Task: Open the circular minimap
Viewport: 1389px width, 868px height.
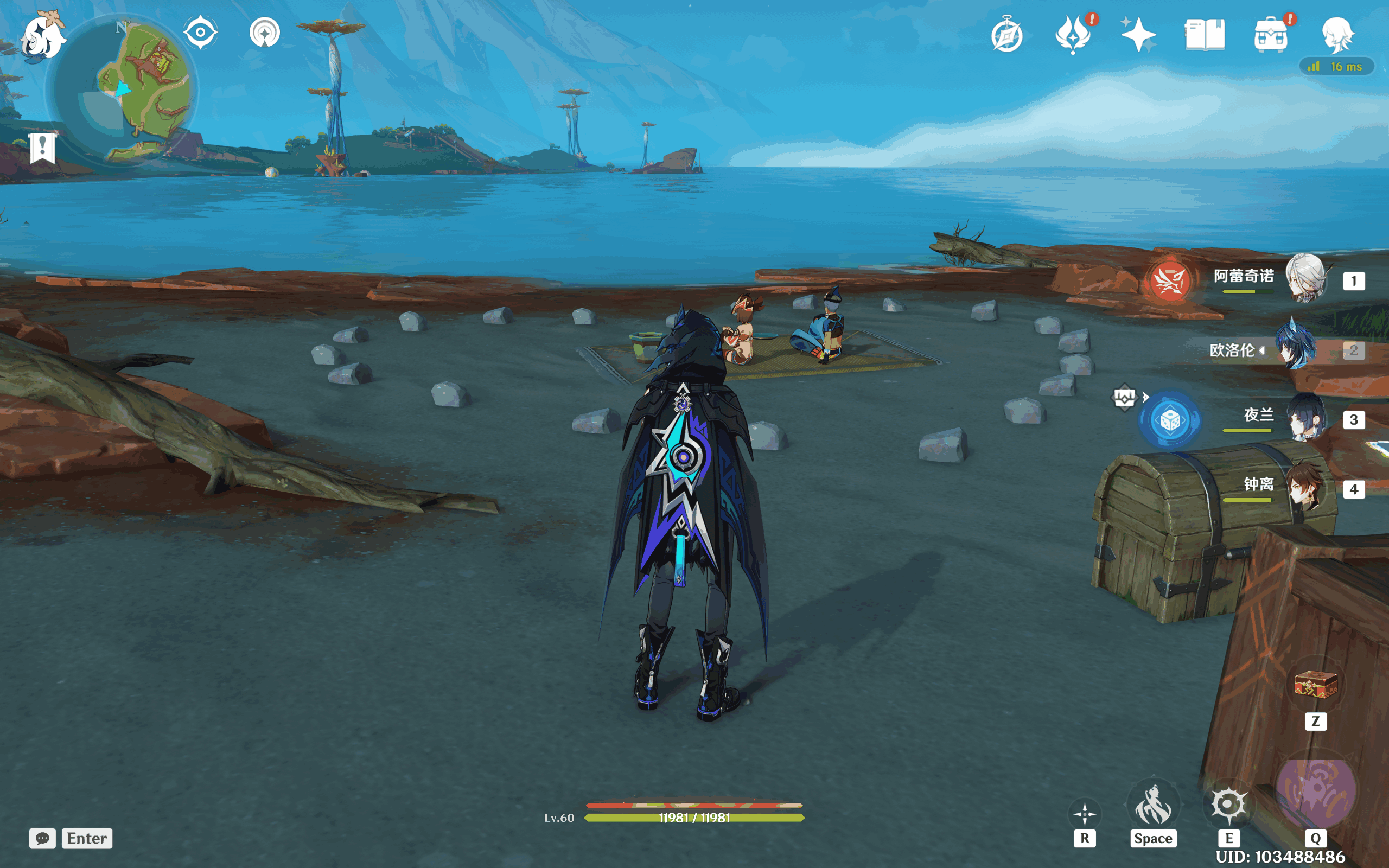Action: tap(122, 90)
